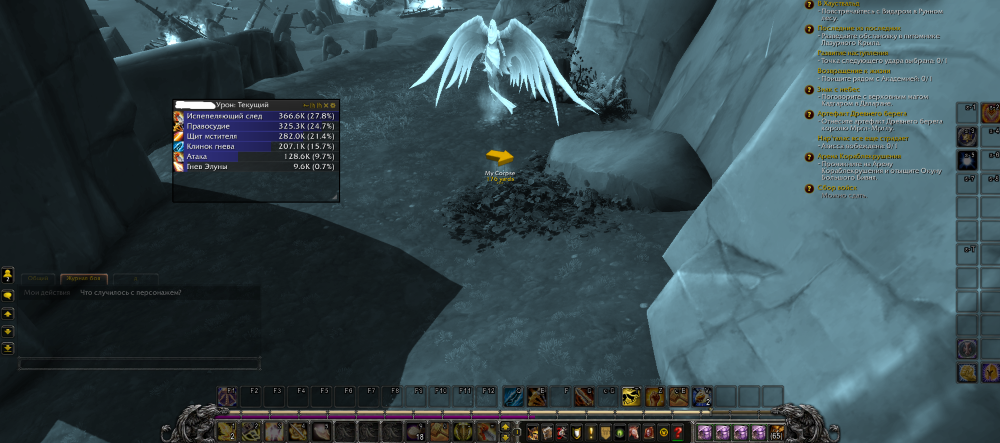This screenshot has height=443, width=1000.
Task: Select the "Испепеляющий след" row in damage meter
Action: [255, 116]
